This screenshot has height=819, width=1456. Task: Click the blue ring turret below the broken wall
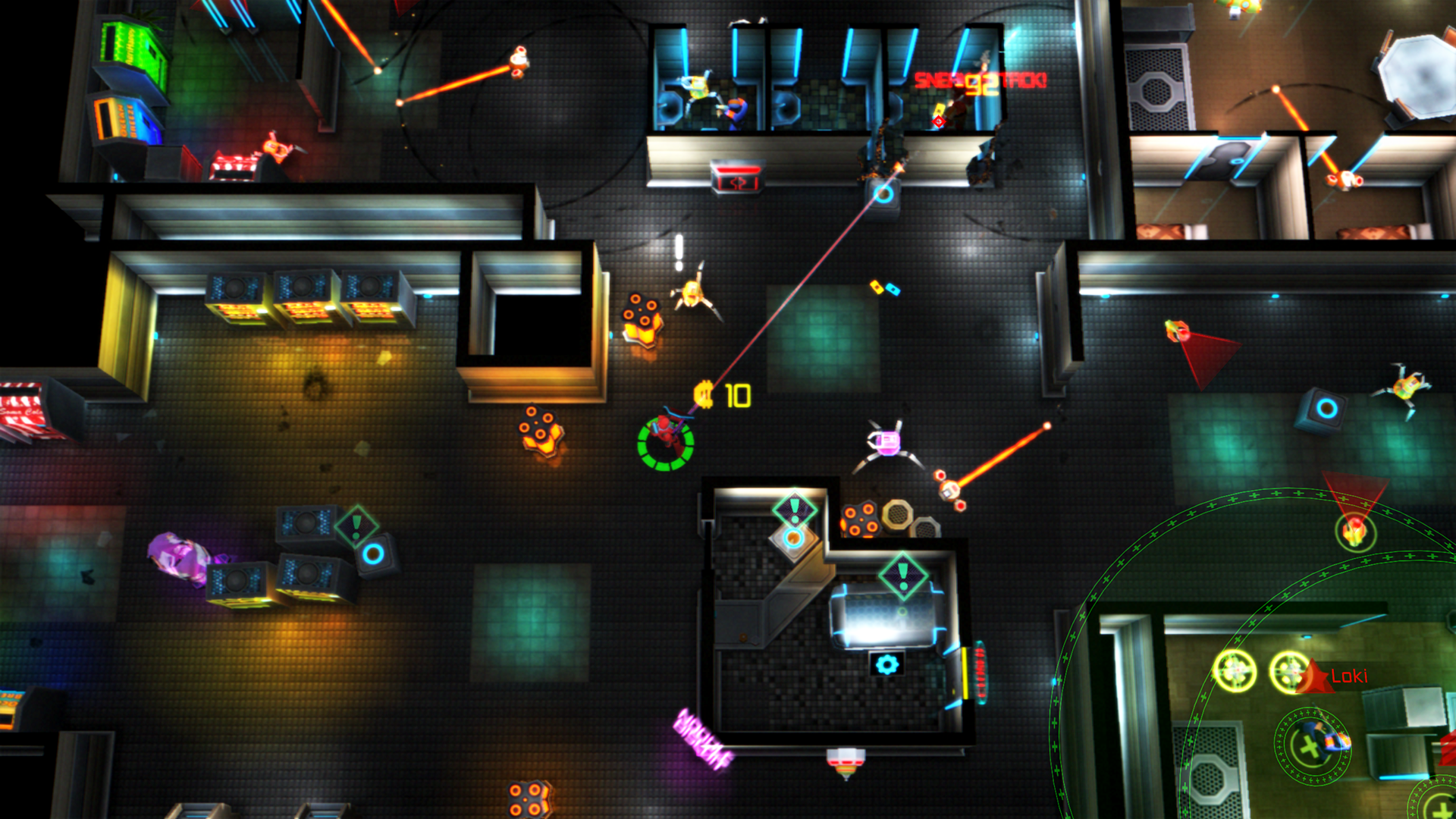click(x=882, y=194)
